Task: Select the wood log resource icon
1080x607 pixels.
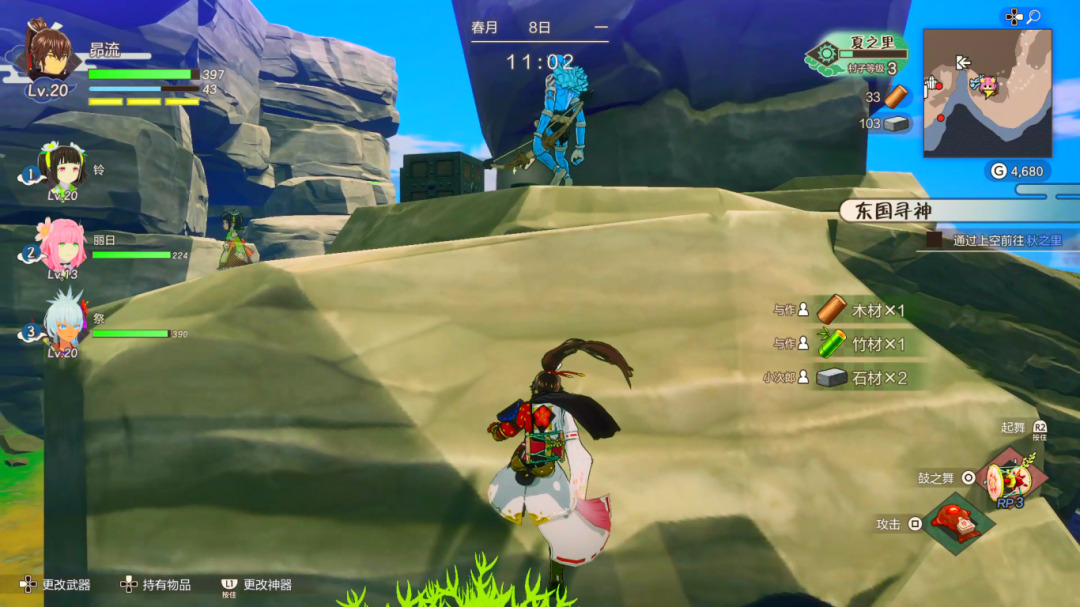Action: pos(896,96)
